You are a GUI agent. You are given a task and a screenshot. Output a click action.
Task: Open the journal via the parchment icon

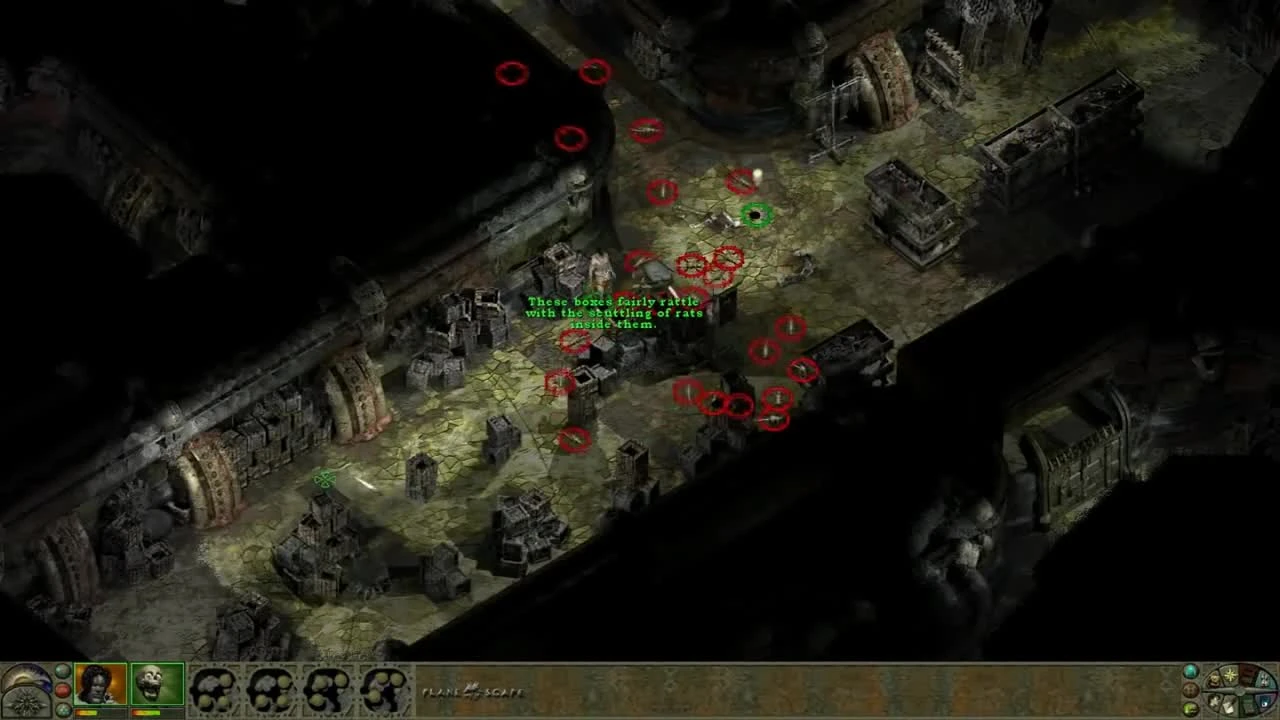1228,706
